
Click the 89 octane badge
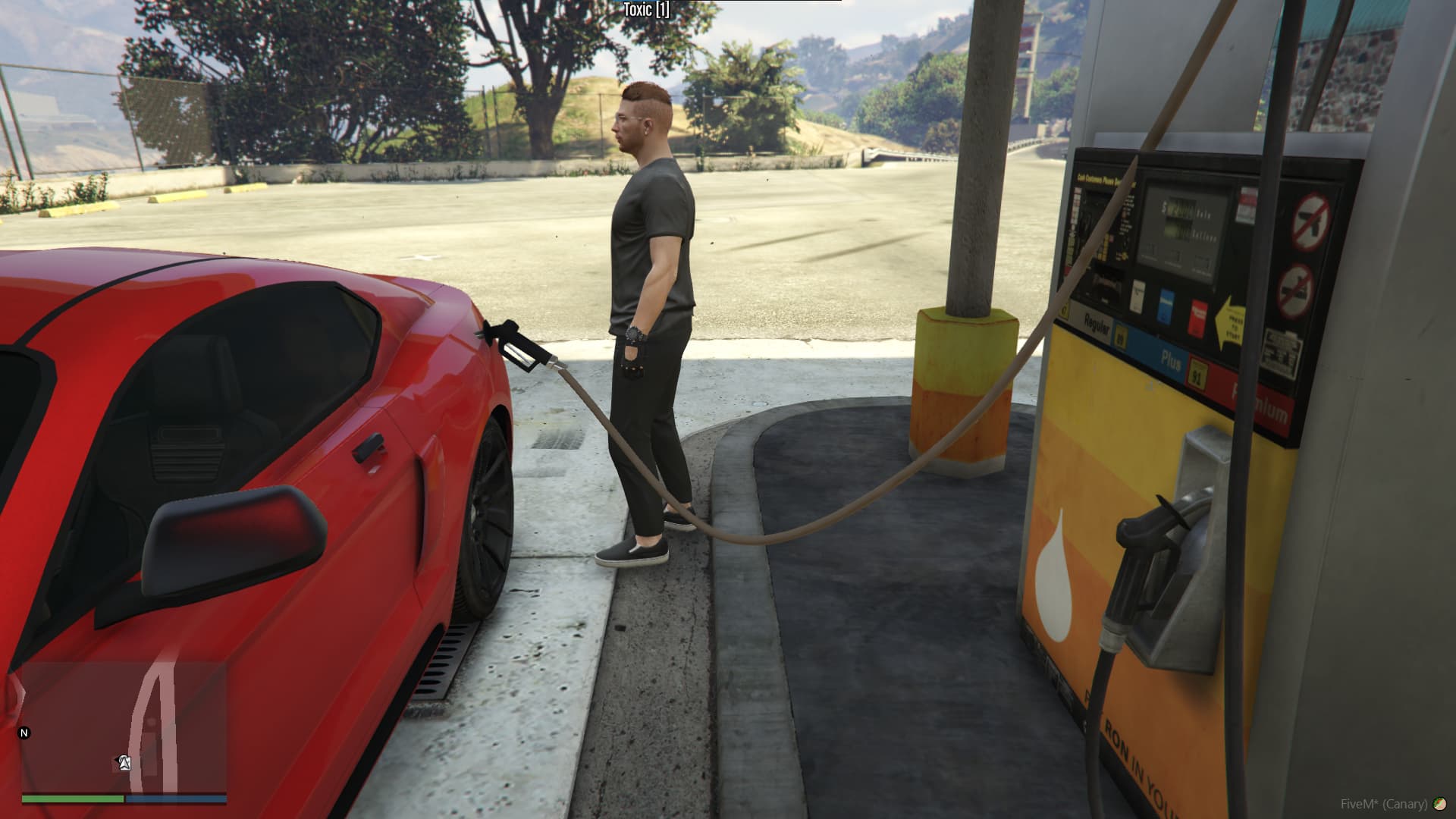pyautogui.click(x=1122, y=336)
